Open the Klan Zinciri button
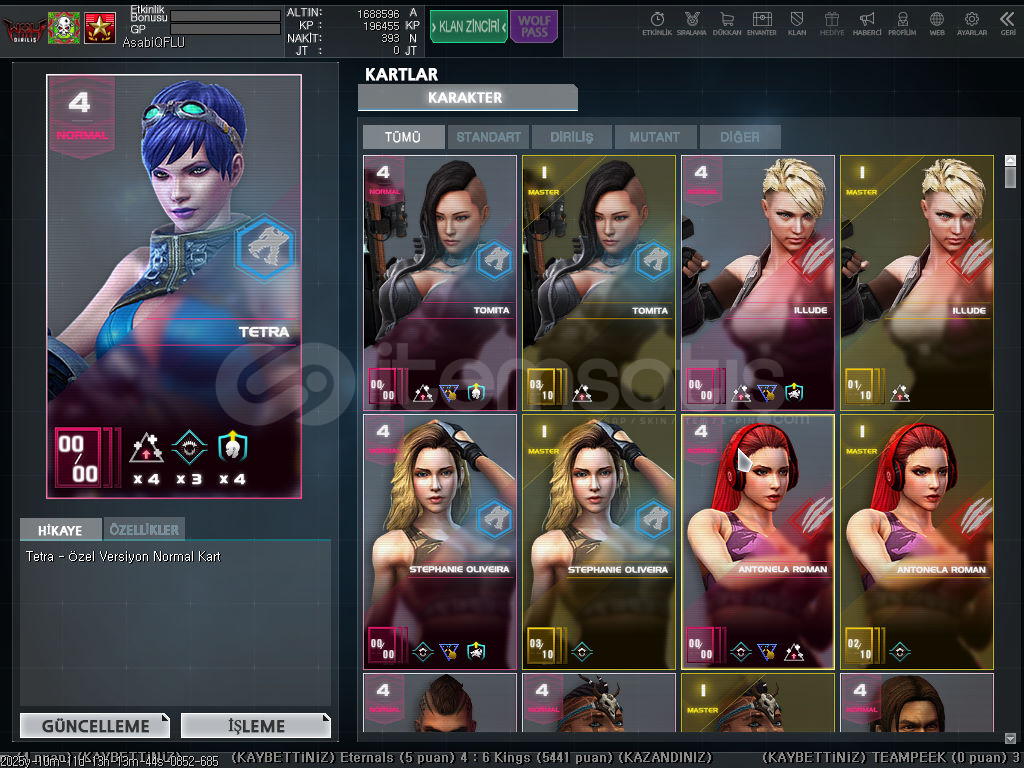Viewport: 1024px width, 768px height. click(x=468, y=27)
